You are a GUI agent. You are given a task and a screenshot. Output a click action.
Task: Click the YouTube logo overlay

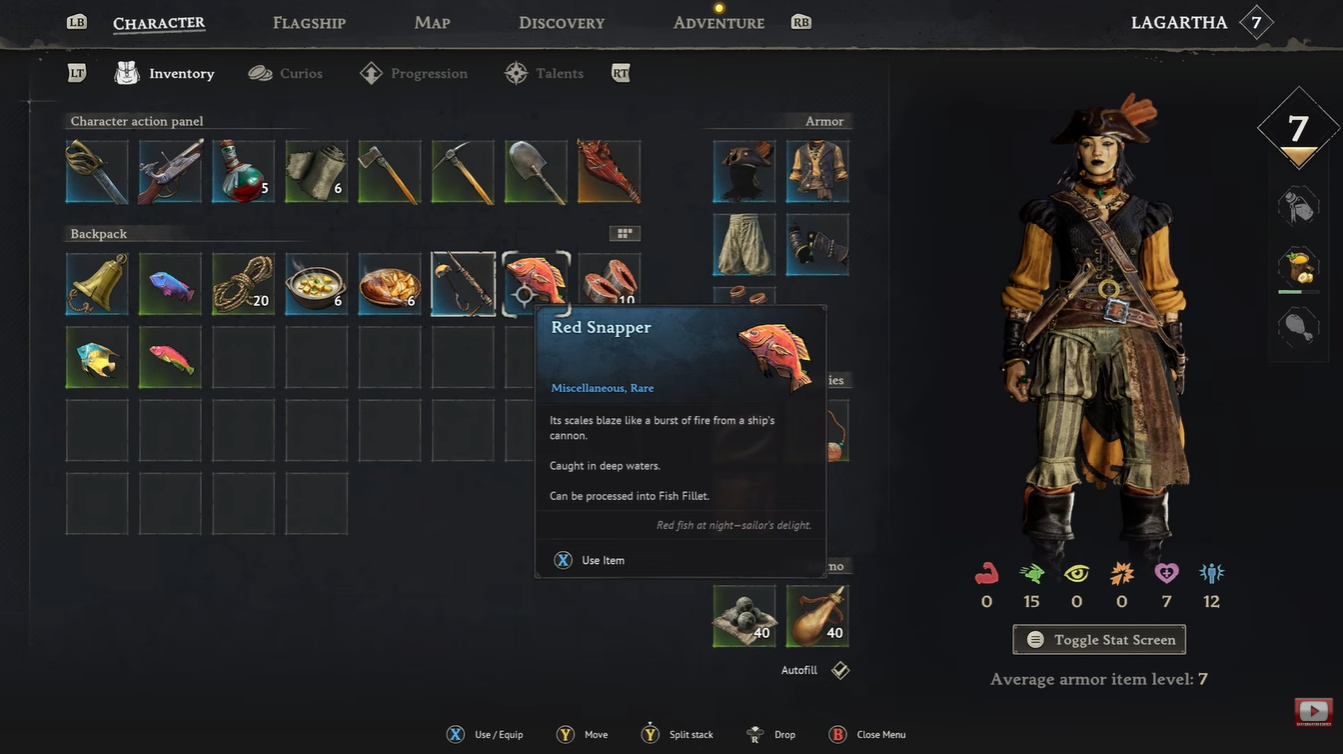pyautogui.click(x=1313, y=712)
